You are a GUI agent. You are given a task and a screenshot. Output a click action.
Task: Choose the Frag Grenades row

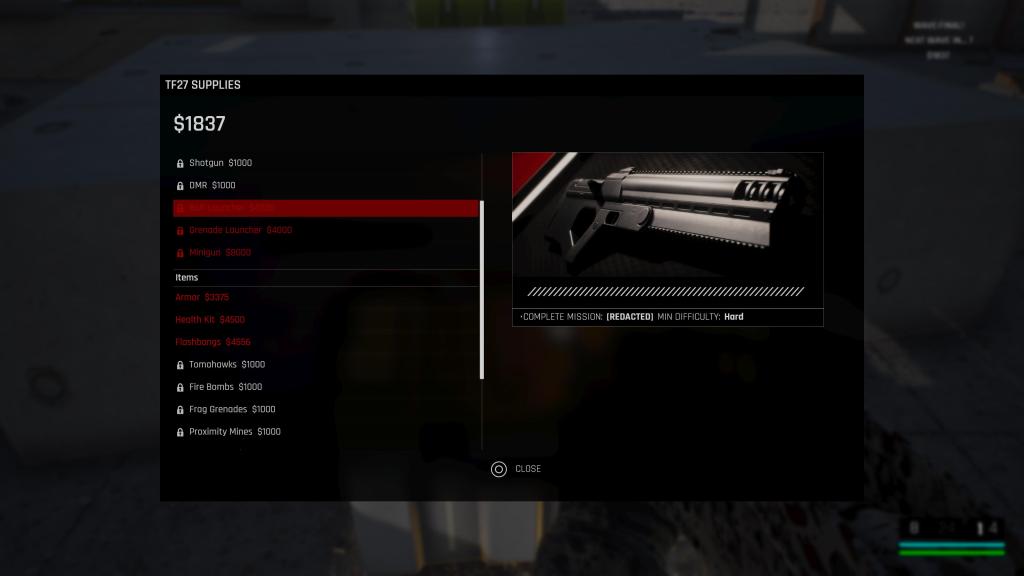point(232,409)
